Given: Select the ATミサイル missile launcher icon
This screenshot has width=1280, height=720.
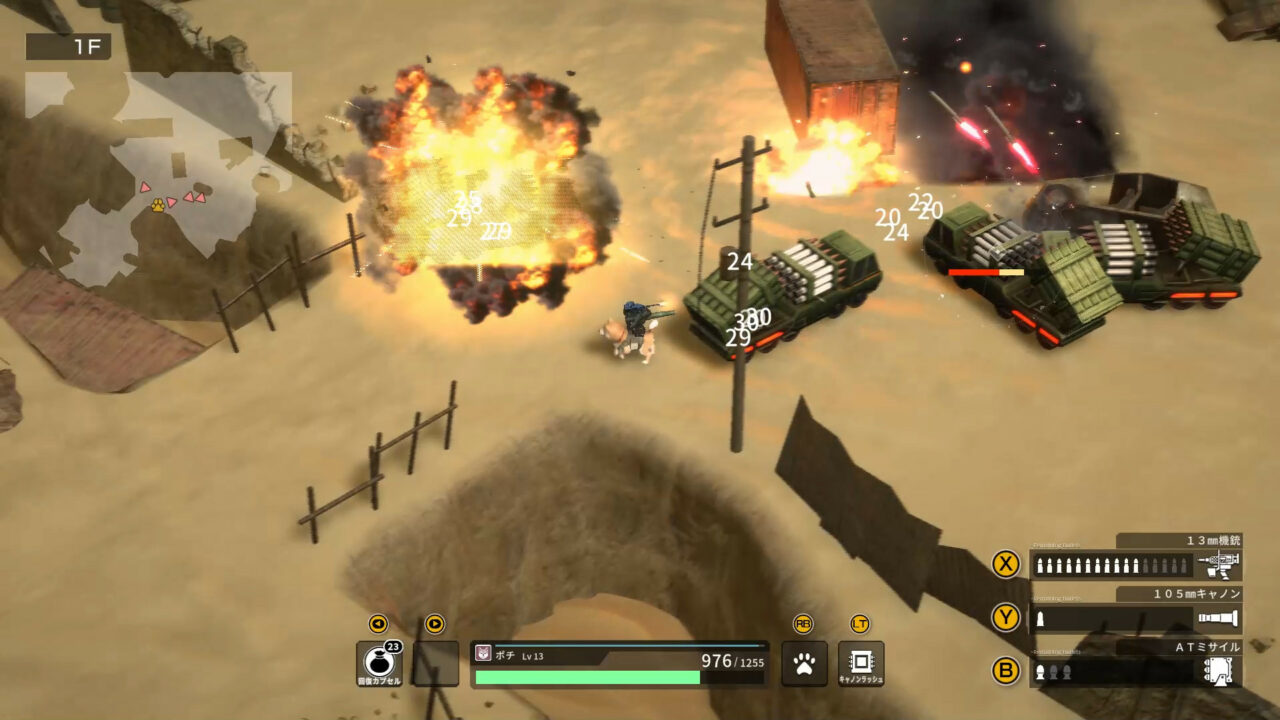Looking at the screenshot, I should click(1218, 671).
